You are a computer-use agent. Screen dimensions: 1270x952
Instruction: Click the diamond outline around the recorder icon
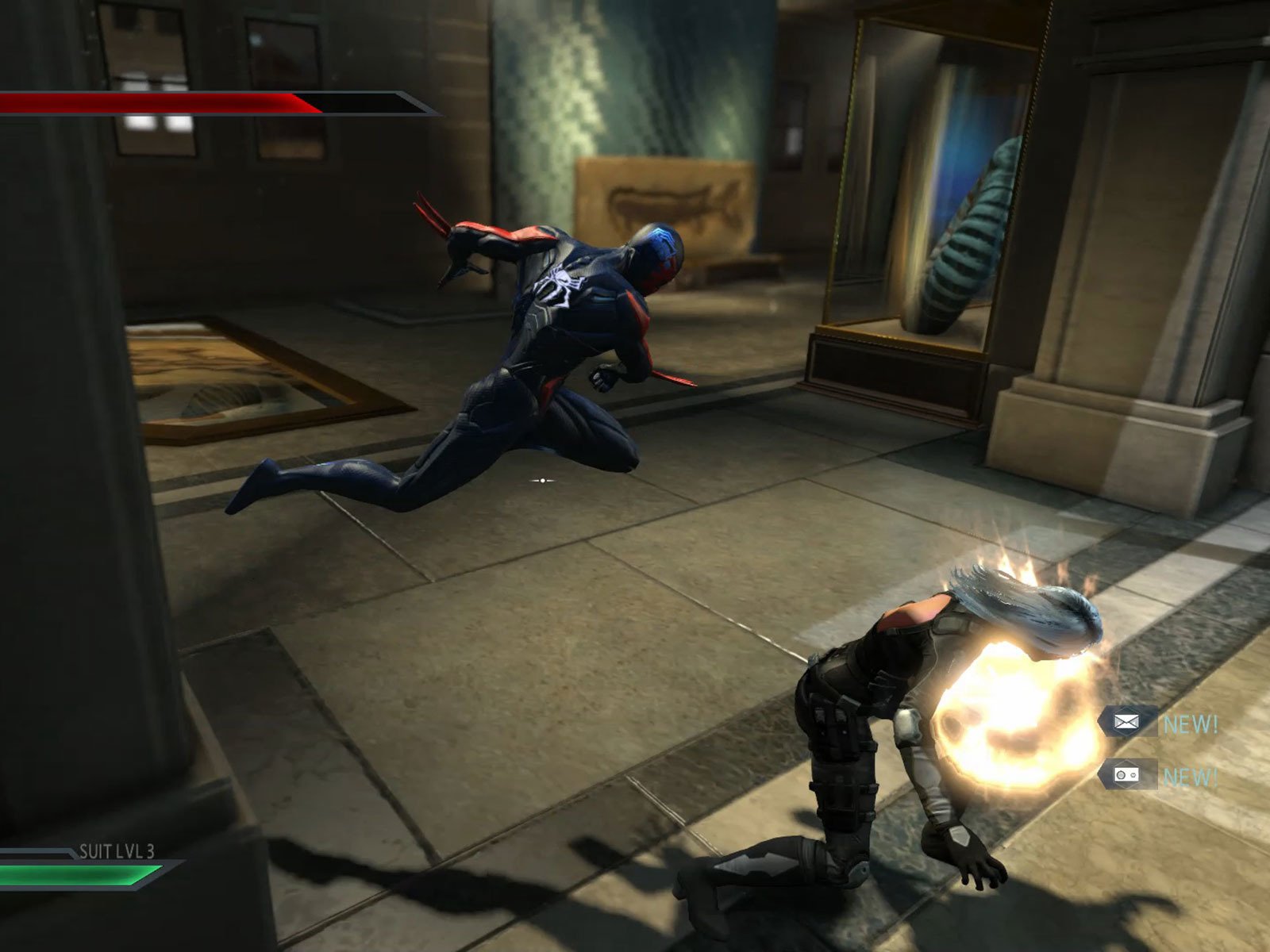pyautogui.click(x=1126, y=775)
